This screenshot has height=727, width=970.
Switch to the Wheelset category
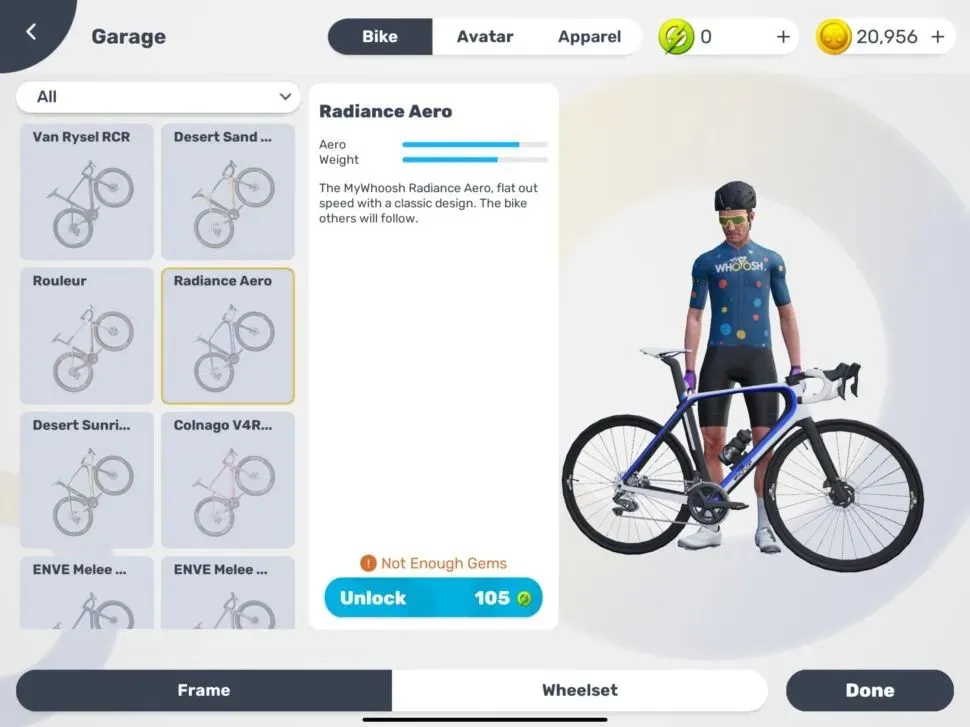coord(579,690)
